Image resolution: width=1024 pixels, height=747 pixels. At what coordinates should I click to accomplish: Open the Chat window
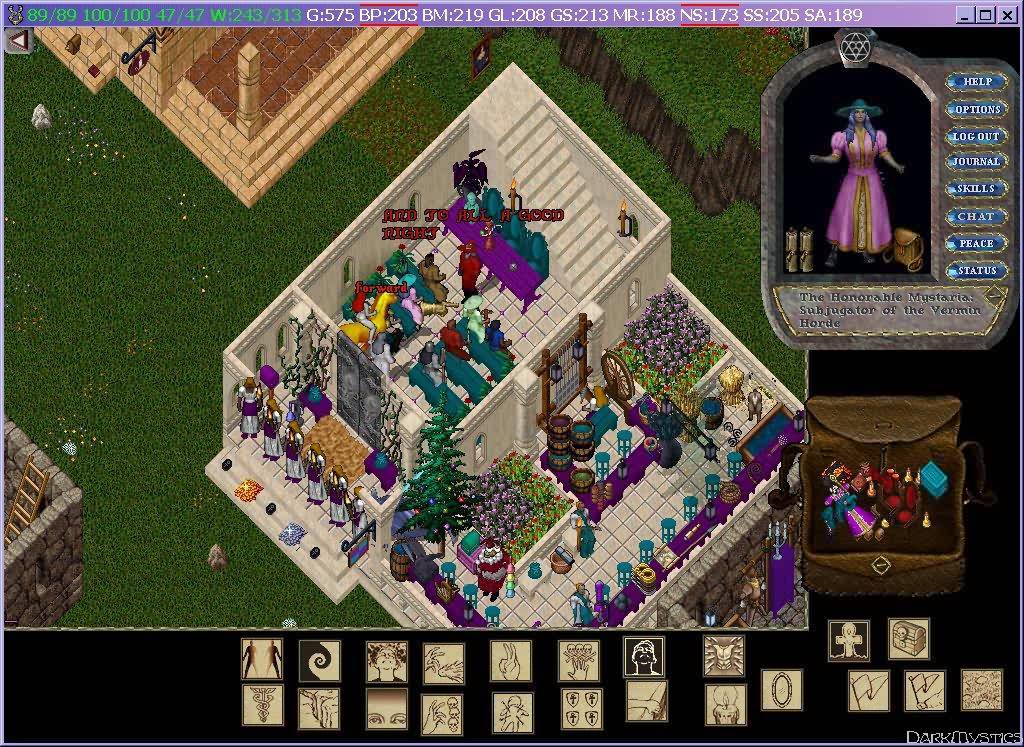coord(976,216)
